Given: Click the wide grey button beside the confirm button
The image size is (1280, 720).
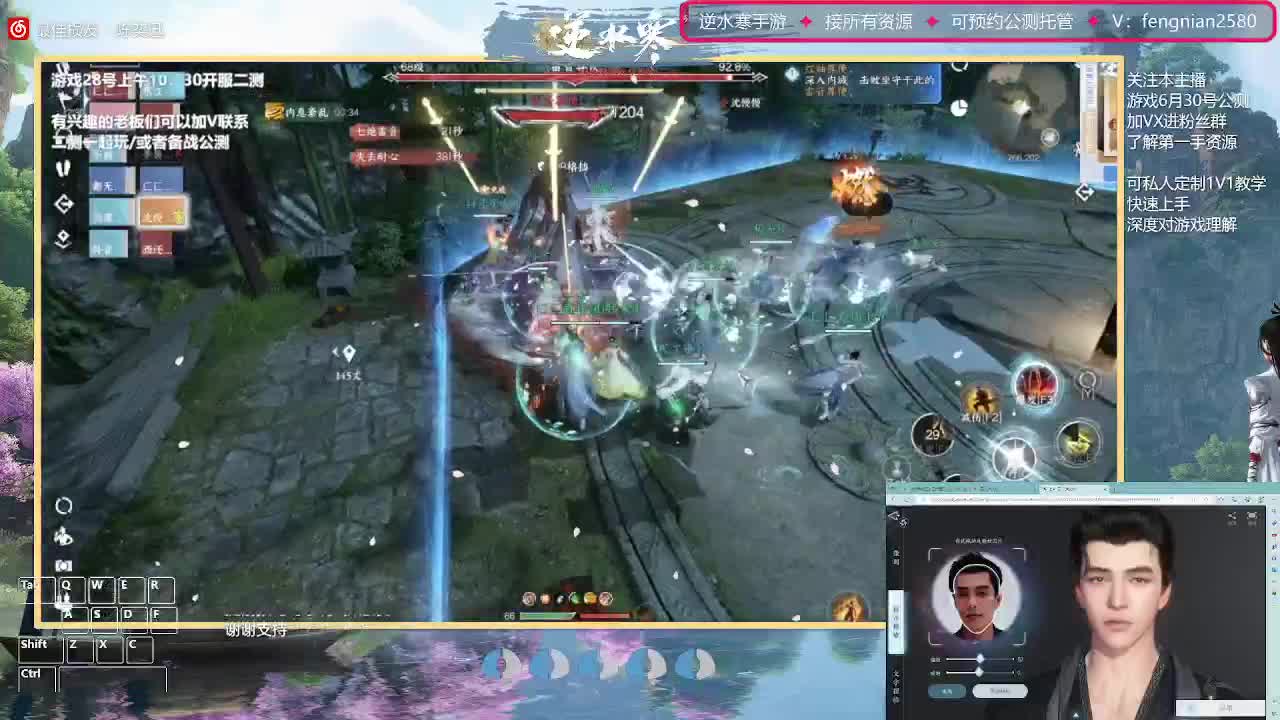Looking at the screenshot, I should pos(1000,691).
